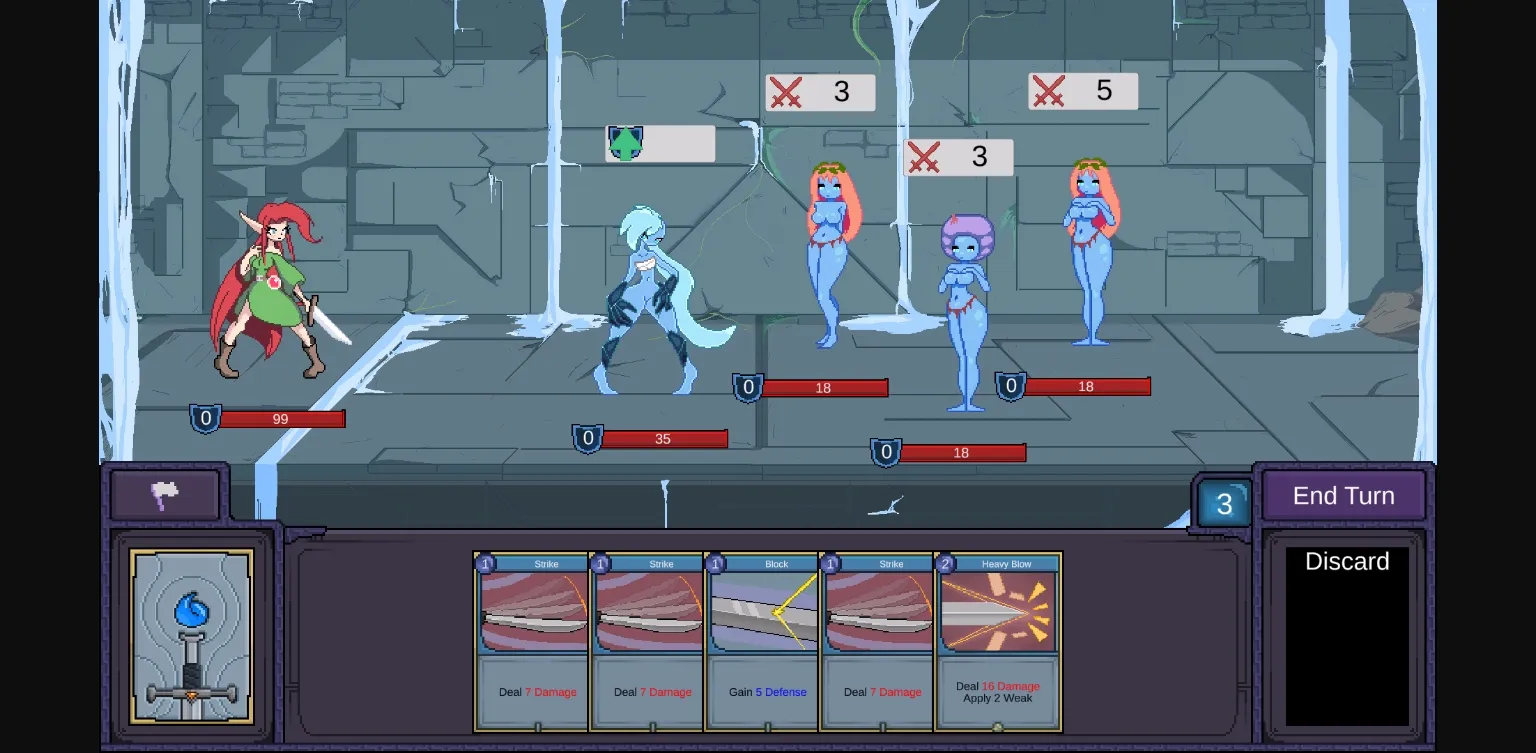Click the heroine's red health bar showing 99

coord(281,419)
